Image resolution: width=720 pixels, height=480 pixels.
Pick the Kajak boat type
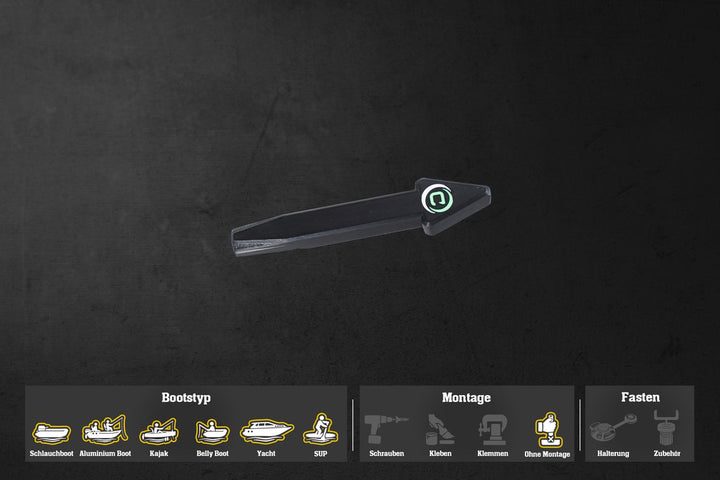(159, 431)
